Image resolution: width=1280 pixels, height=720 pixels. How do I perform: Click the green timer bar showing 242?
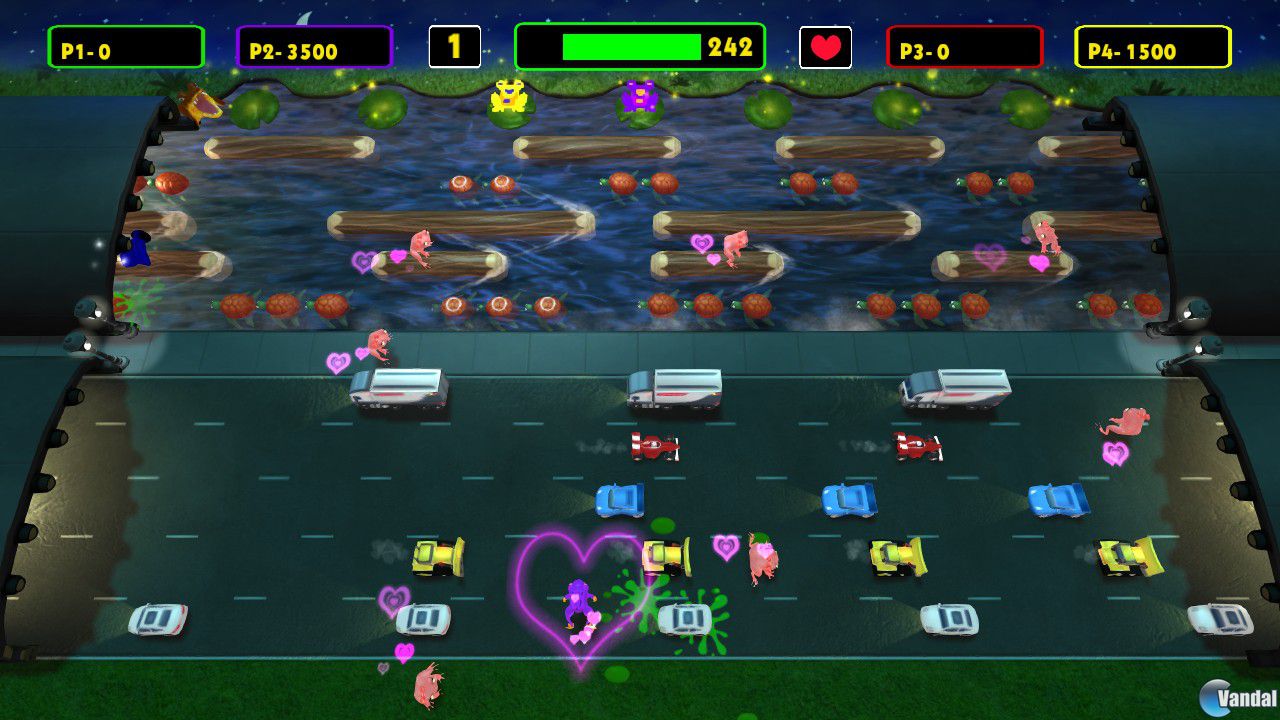(x=630, y=45)
